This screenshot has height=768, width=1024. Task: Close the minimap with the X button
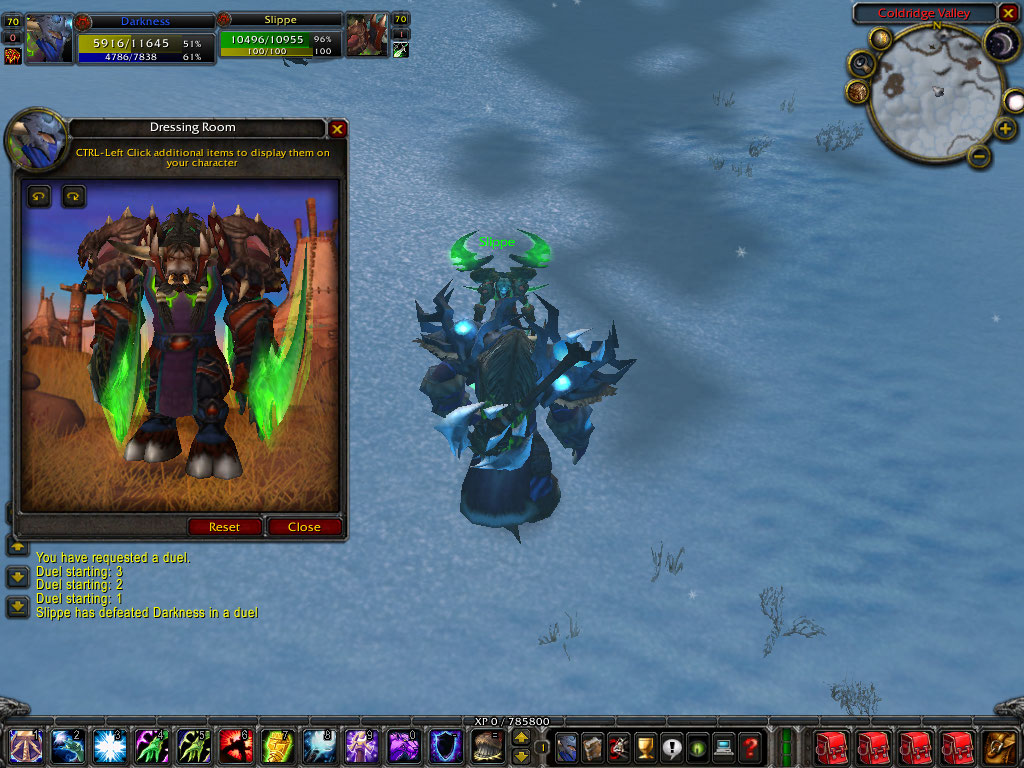coord(1008,13)
